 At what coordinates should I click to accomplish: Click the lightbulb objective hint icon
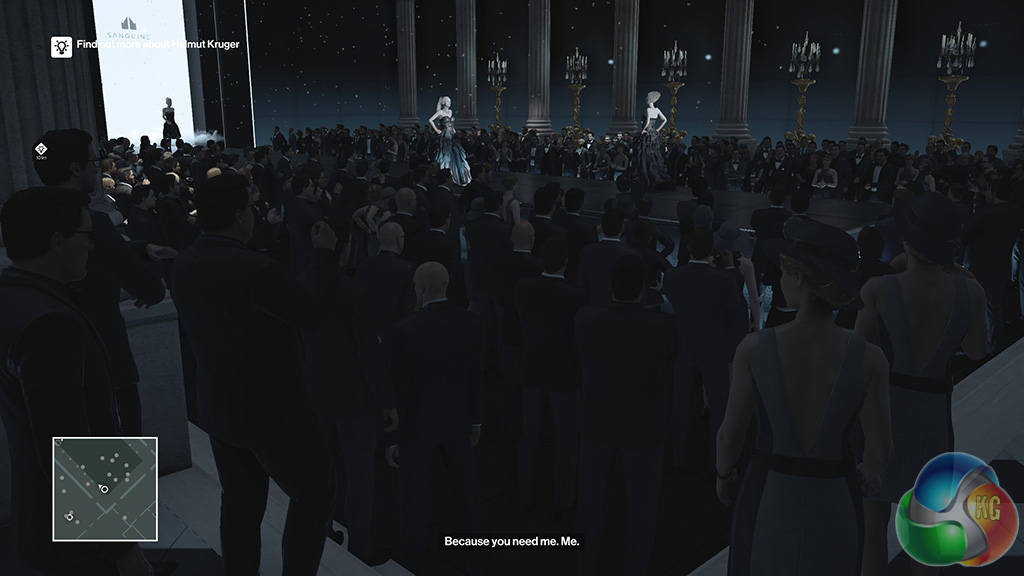click(61, 46)
